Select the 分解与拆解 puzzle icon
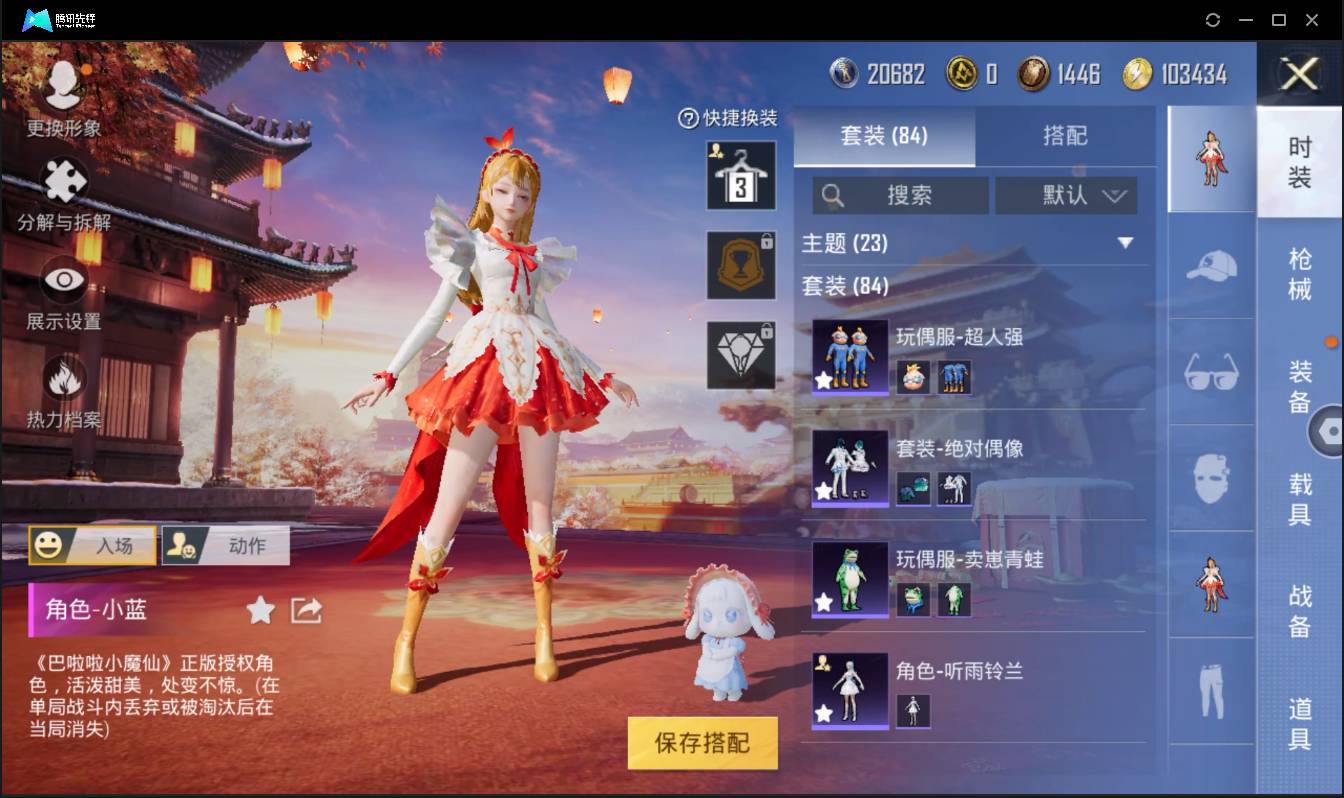This screenshot has height=798, width=1344. click(x=62, y=180)
